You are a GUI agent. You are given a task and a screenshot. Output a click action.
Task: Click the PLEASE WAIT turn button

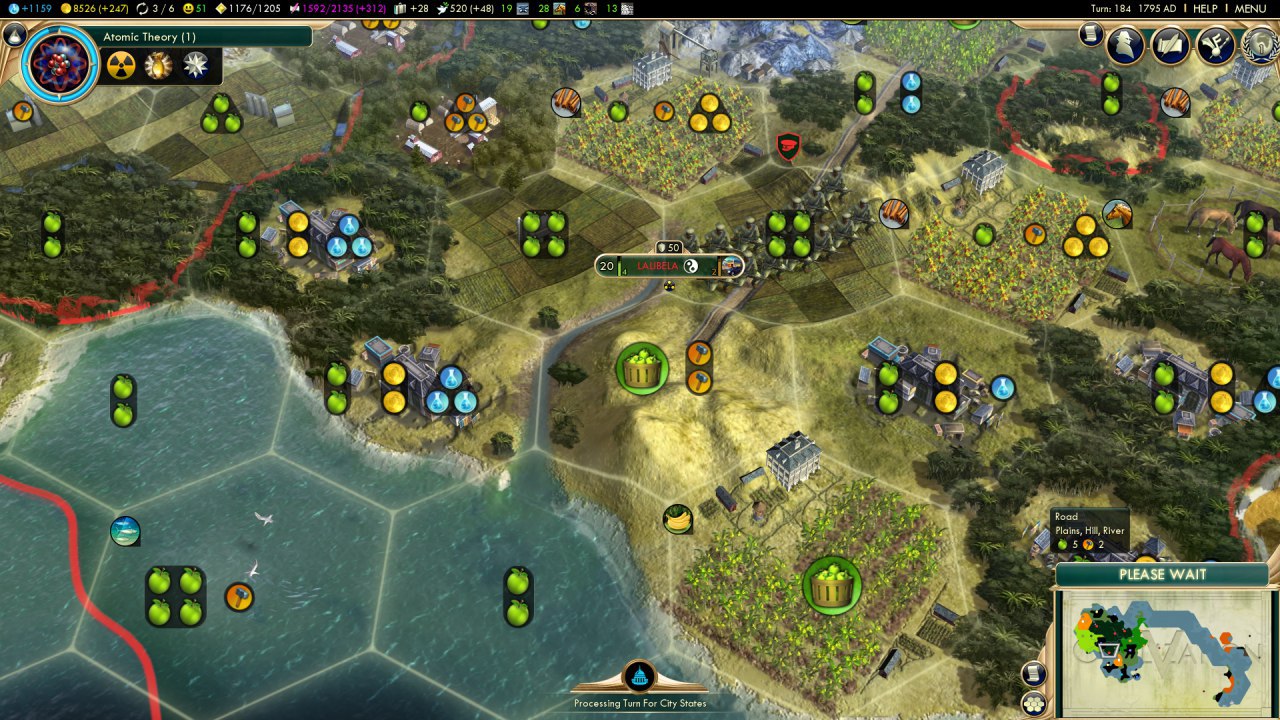click(1162, 575)
